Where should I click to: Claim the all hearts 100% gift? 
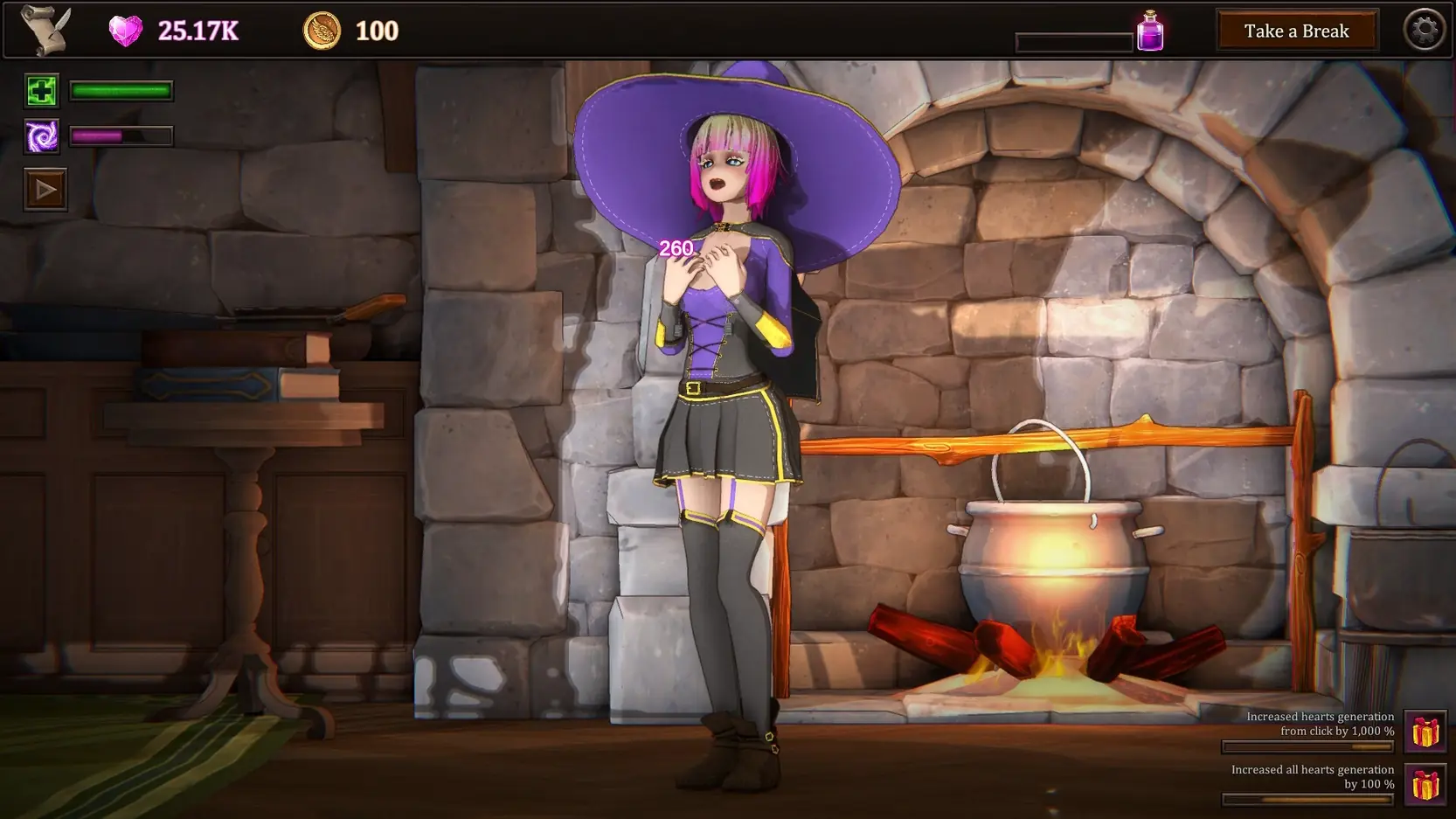[x=1425, y=784]
